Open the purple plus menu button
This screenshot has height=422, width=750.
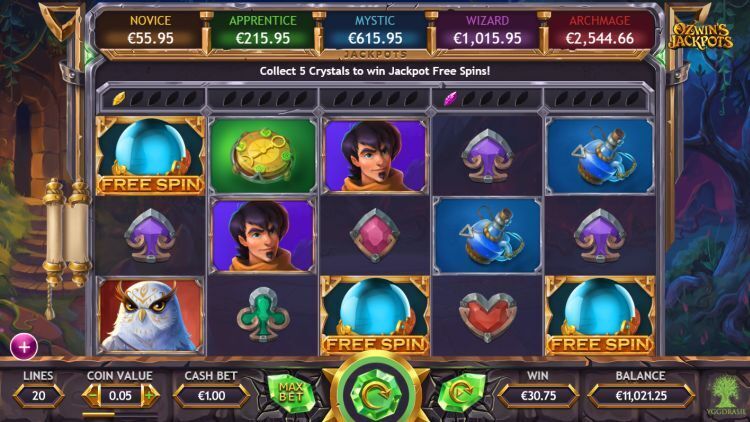coord(23,346)
